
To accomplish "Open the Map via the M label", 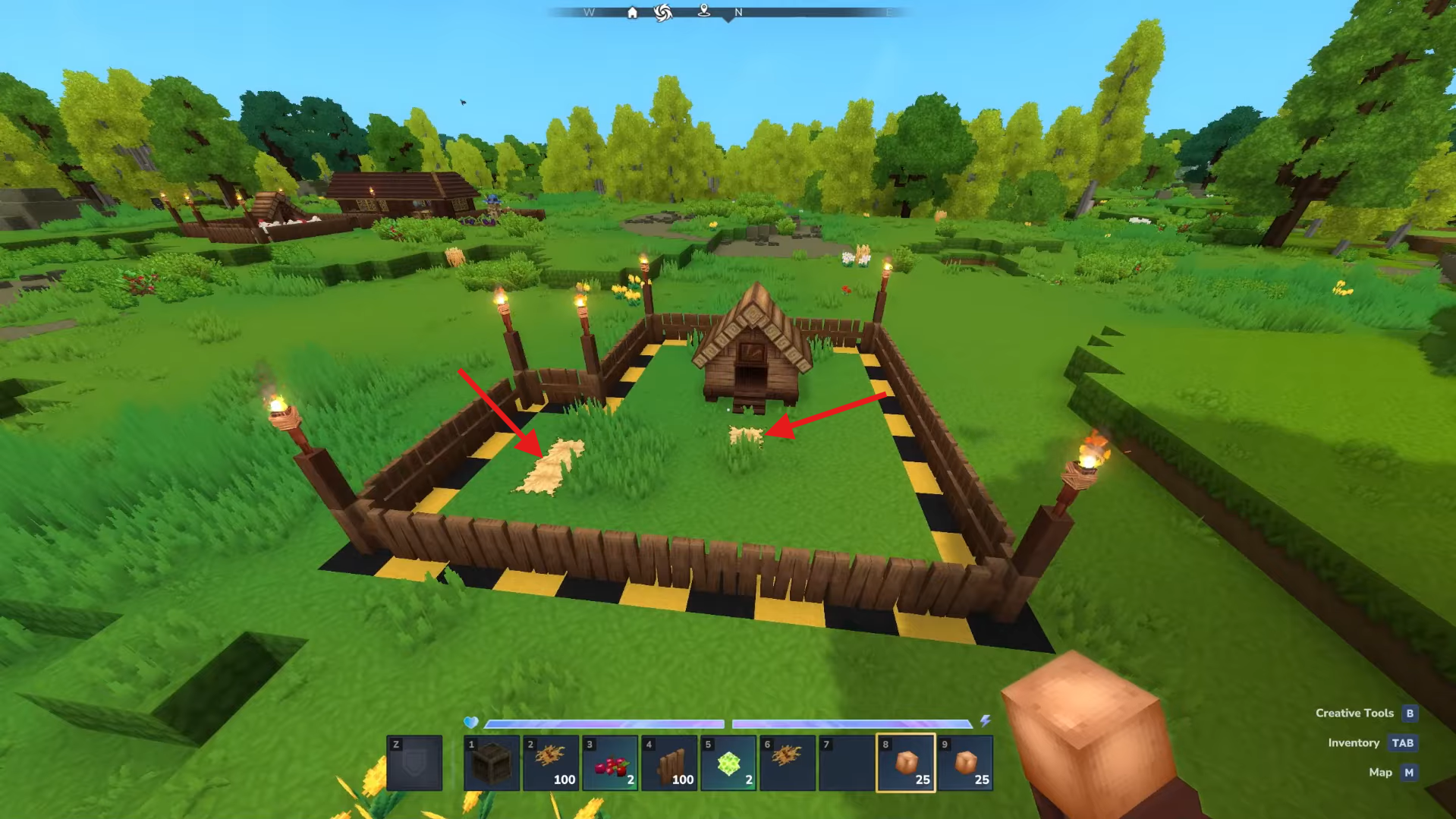I will tap(1408, 772).
